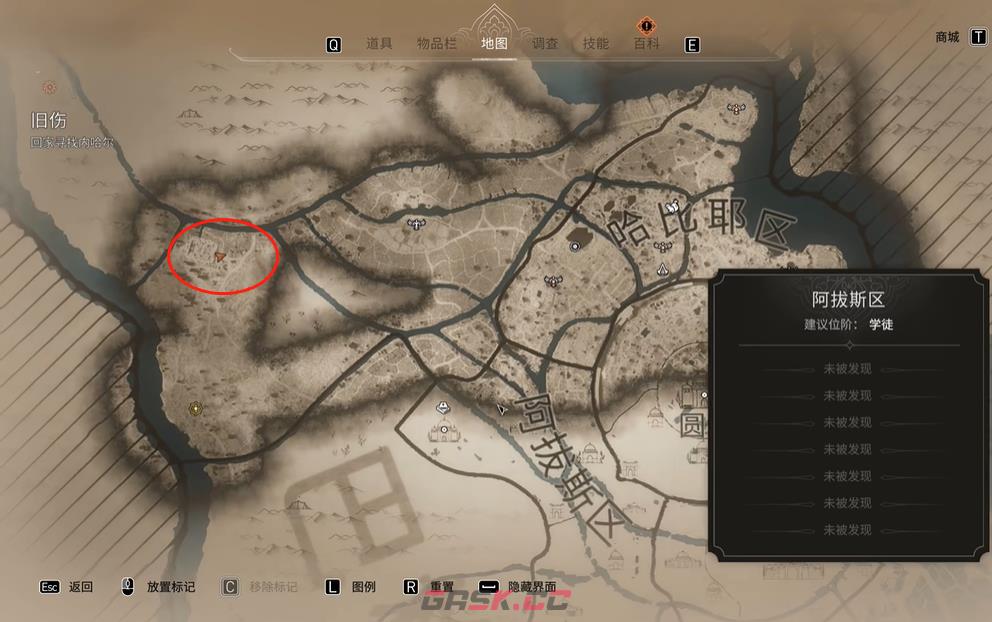Image resolution: width=992 pixels, height=622 pixels.
Task: Select the white hooded bureau map icon
Action: pos(664,268)
